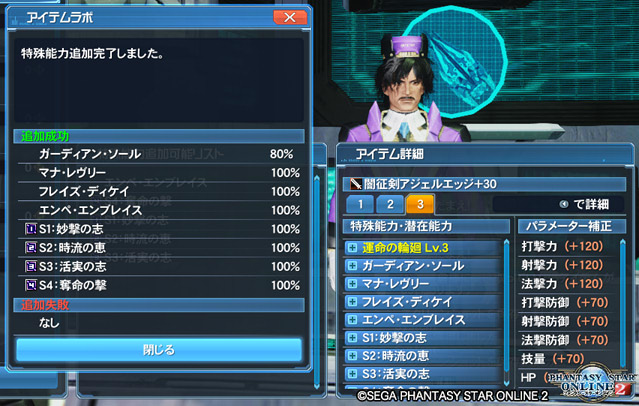Expand the S1:妙撃の志 entry in item details

click(x=352, y=338)
